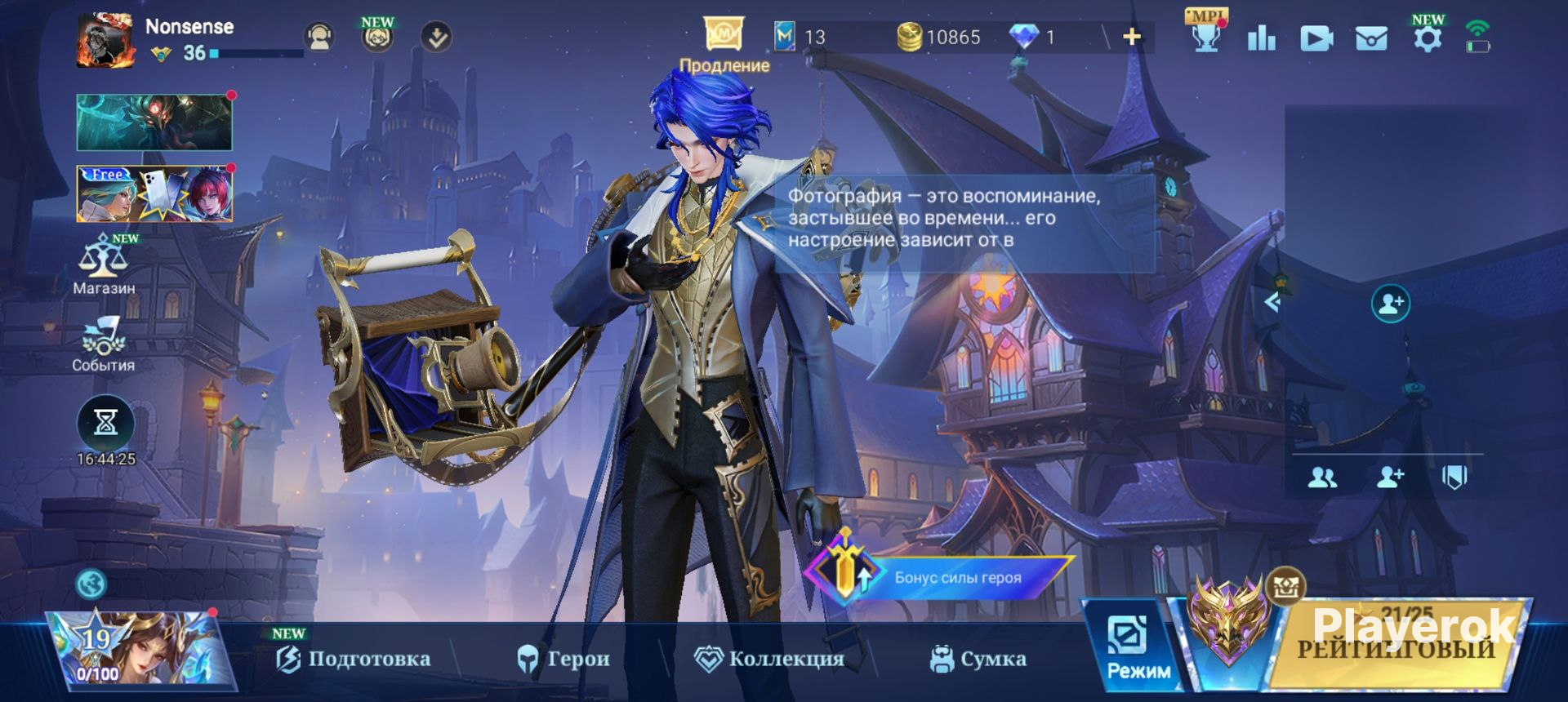Open the Сумка bag menu
Screen dimensions: 1568x702
coord(978,659)
